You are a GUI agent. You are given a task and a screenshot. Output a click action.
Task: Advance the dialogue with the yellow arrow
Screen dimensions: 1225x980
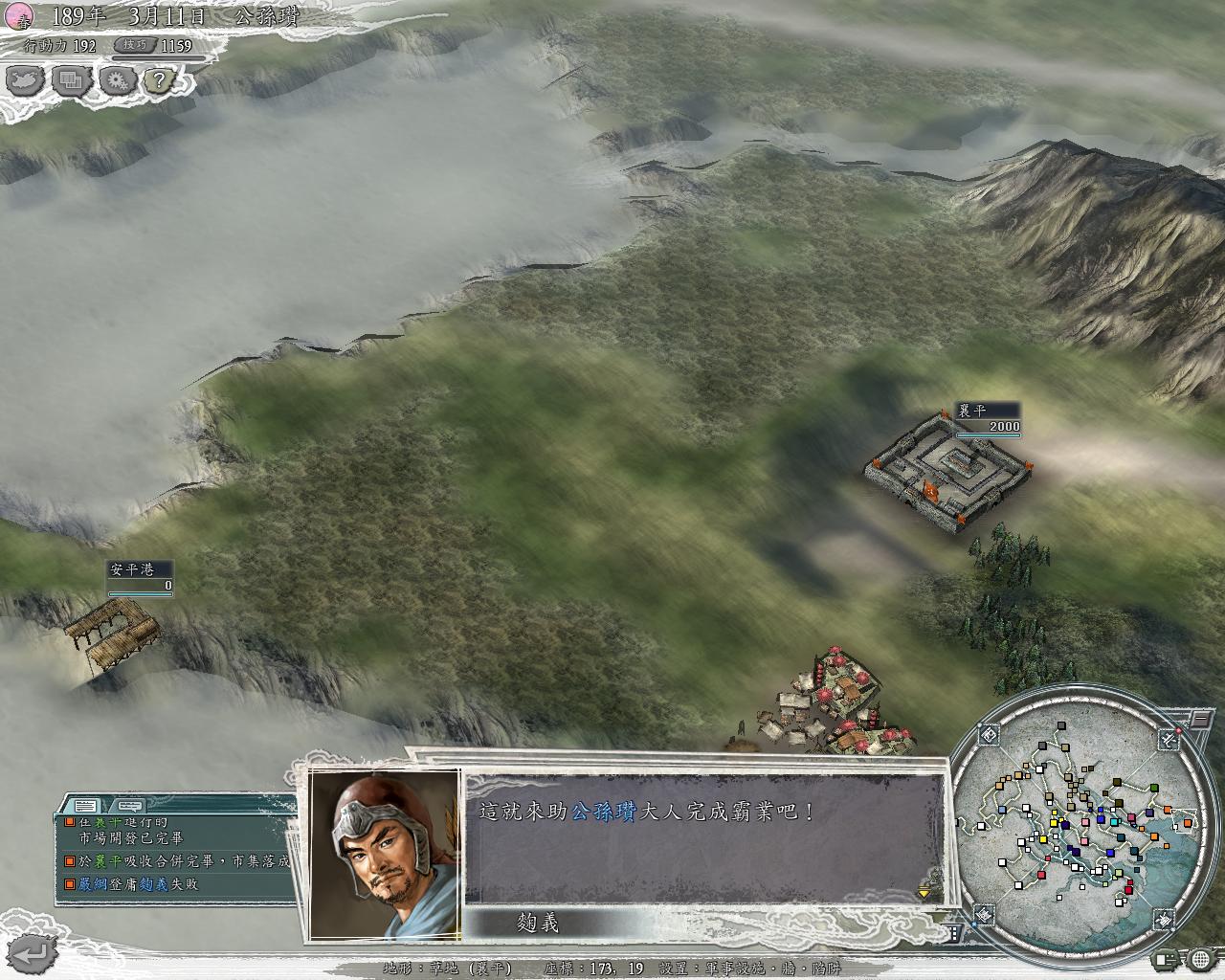[924, 893]
